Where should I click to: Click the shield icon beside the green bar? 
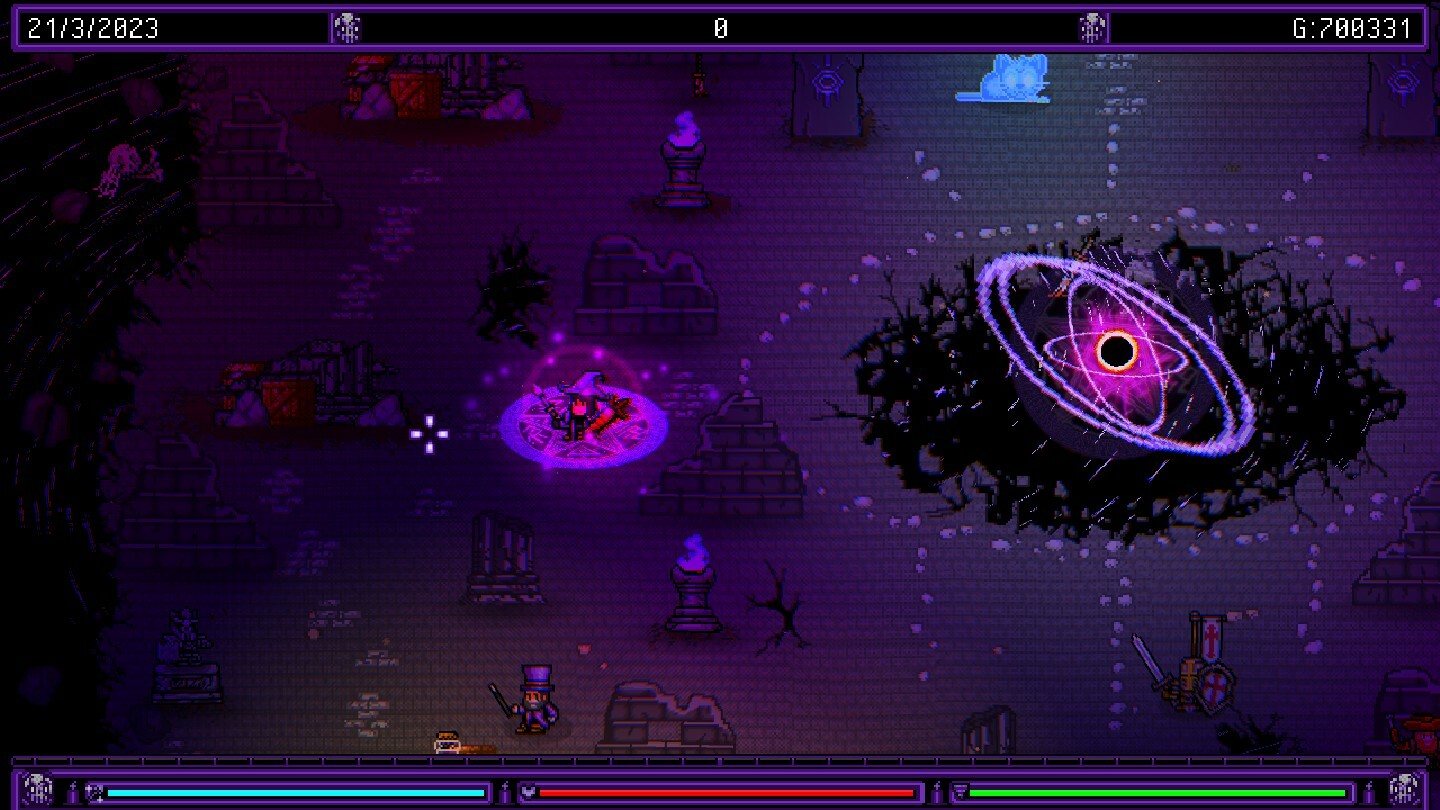point(959,791)
